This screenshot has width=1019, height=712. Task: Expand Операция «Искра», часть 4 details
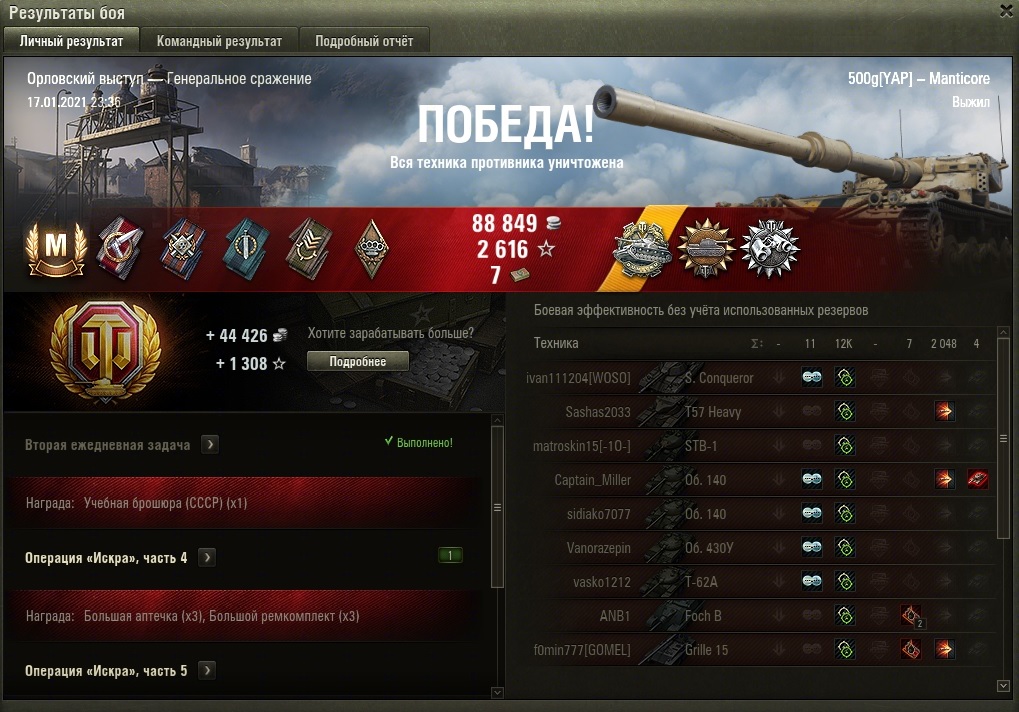point(207,557)
